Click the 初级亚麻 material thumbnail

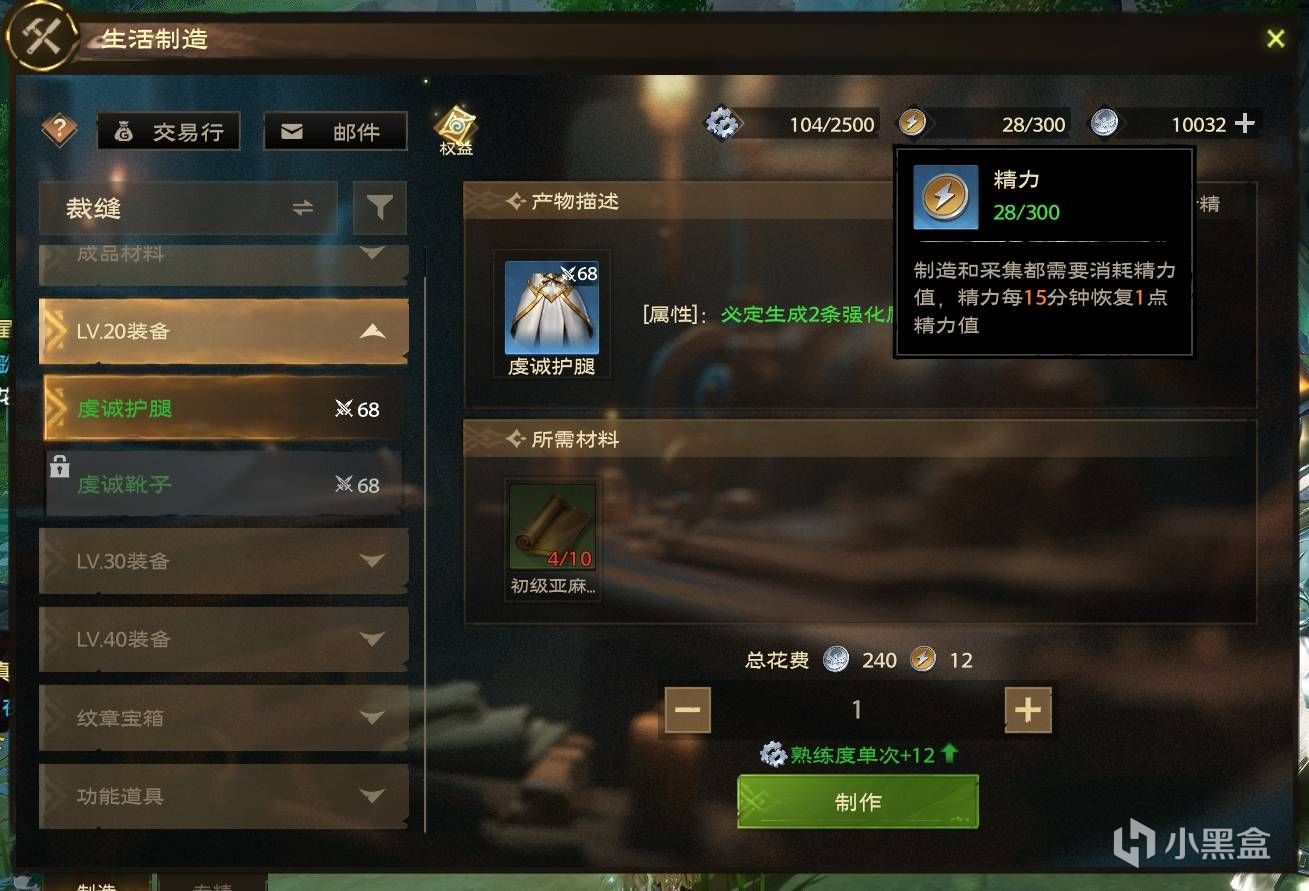[x=551, y=527]
